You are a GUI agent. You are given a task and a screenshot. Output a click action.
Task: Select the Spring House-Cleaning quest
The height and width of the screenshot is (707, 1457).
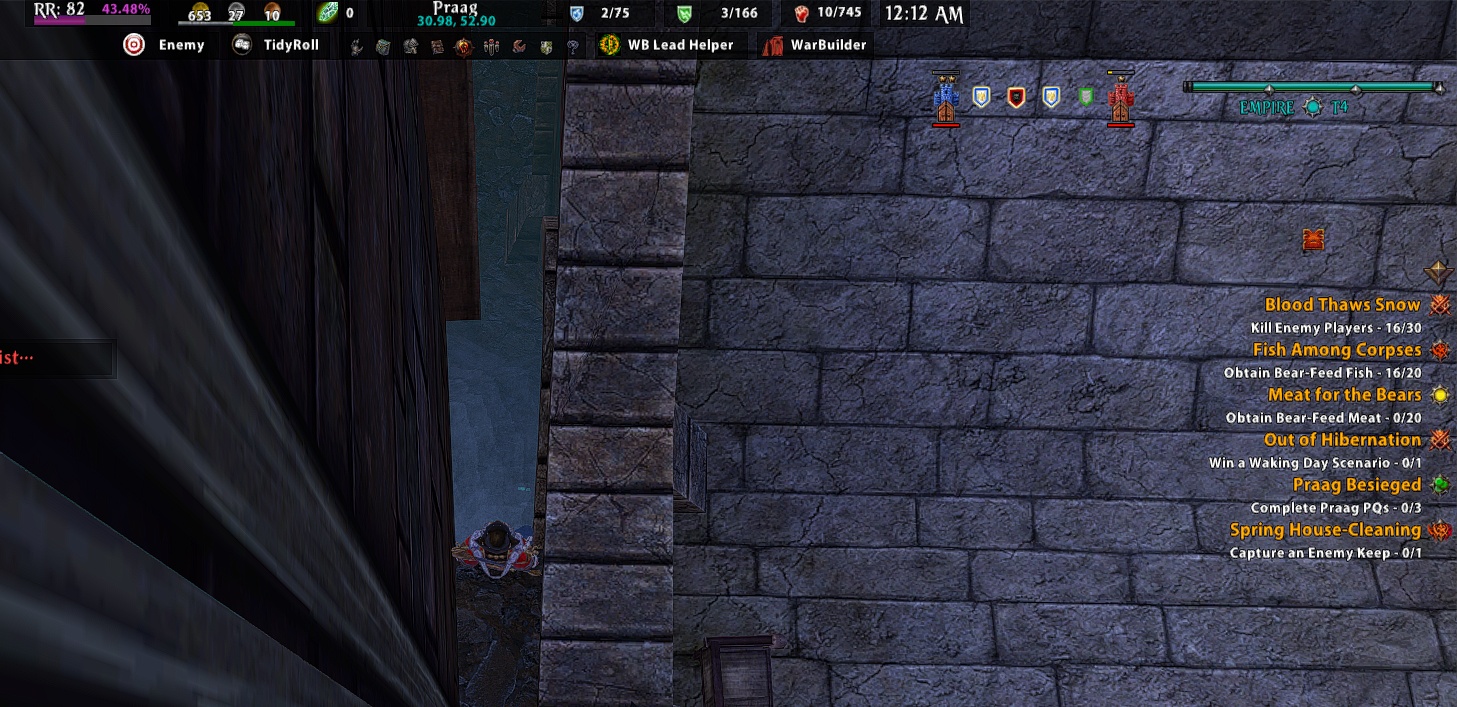(1325, 530)
